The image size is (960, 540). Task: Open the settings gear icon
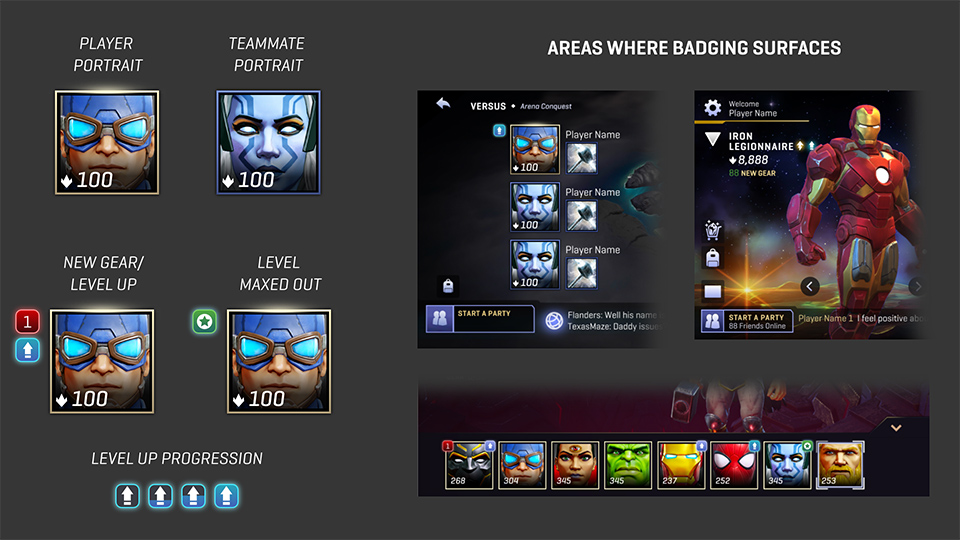click(712, 108)
